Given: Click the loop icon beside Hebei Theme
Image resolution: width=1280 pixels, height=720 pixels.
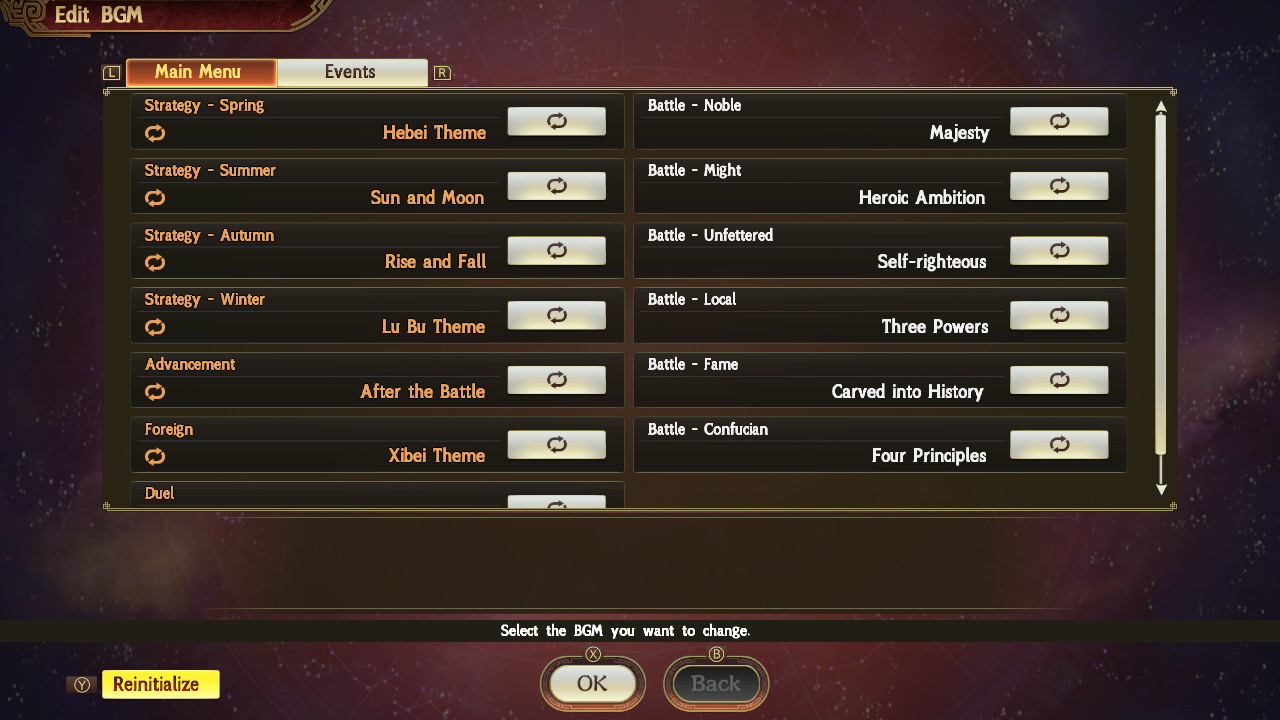Looking at the screenshot, I should tap(155, 133).
